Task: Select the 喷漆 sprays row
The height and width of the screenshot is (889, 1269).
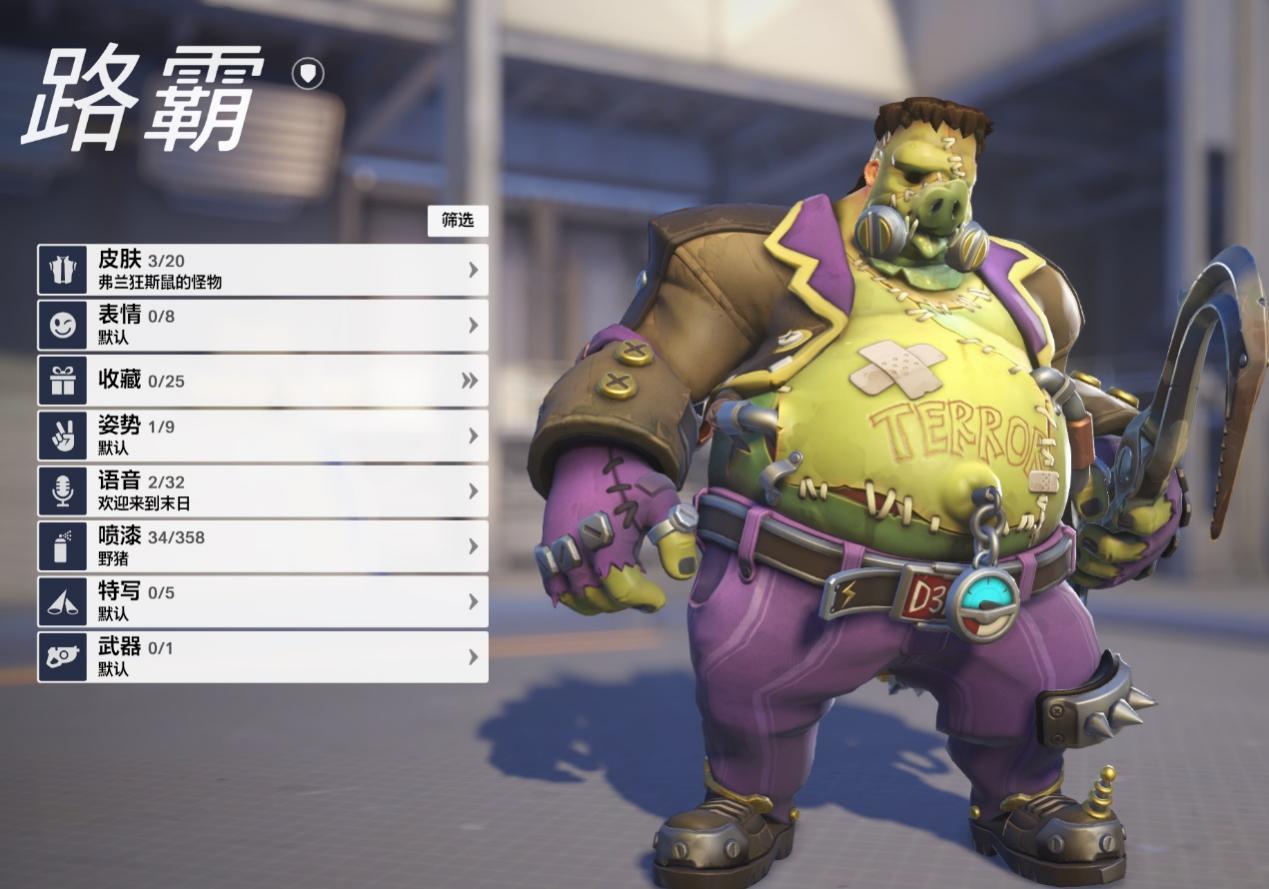Action: [263, 546]
